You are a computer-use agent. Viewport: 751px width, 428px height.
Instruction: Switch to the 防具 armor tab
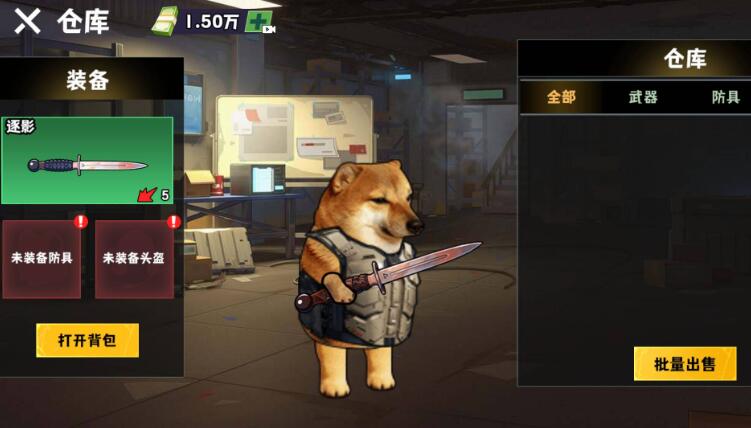point(725,97)
